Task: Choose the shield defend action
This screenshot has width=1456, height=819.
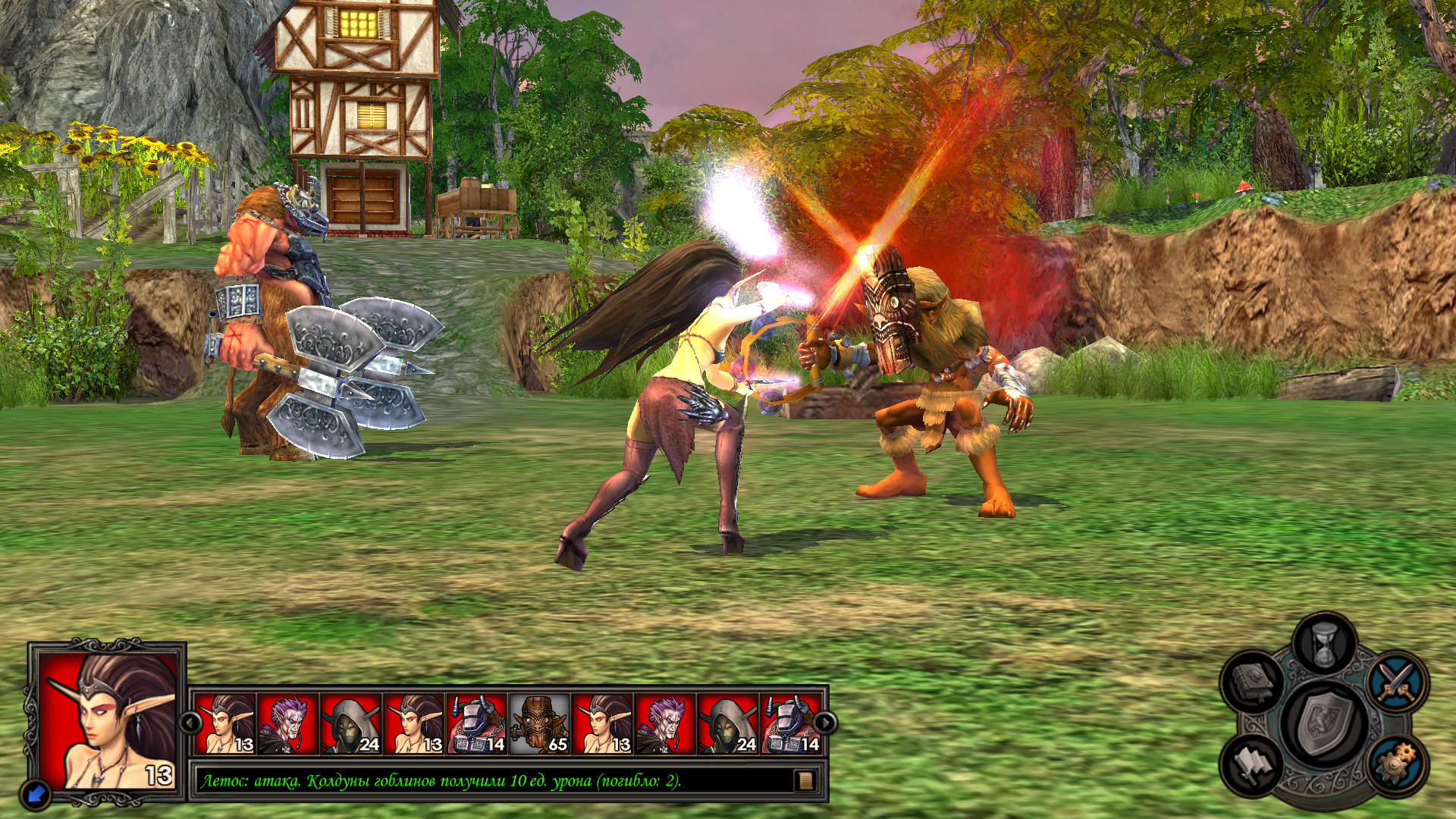Action: point(1326,724)
